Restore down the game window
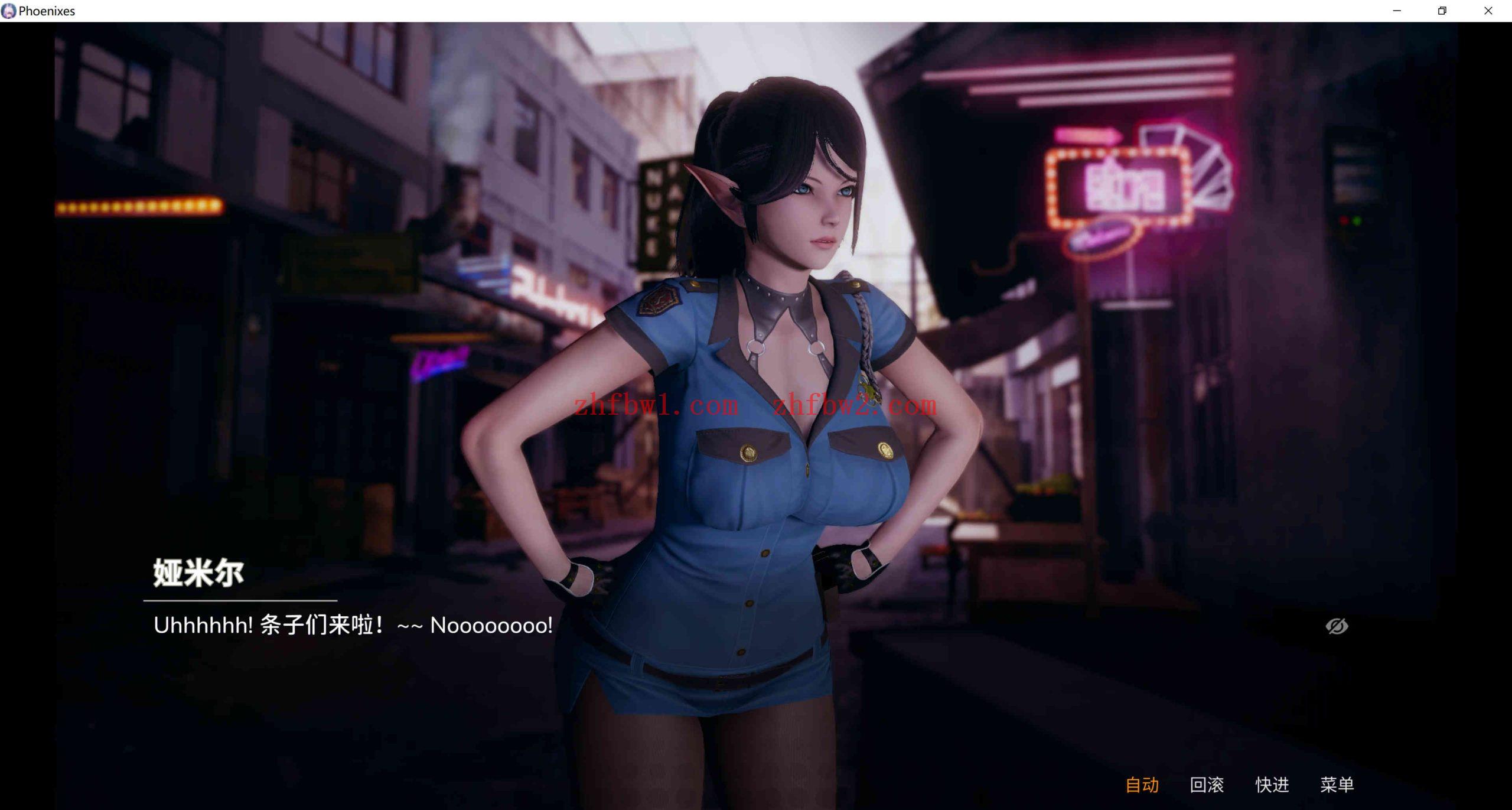The height and width of the screenshot is (810, 1512). click(1442, 11)
